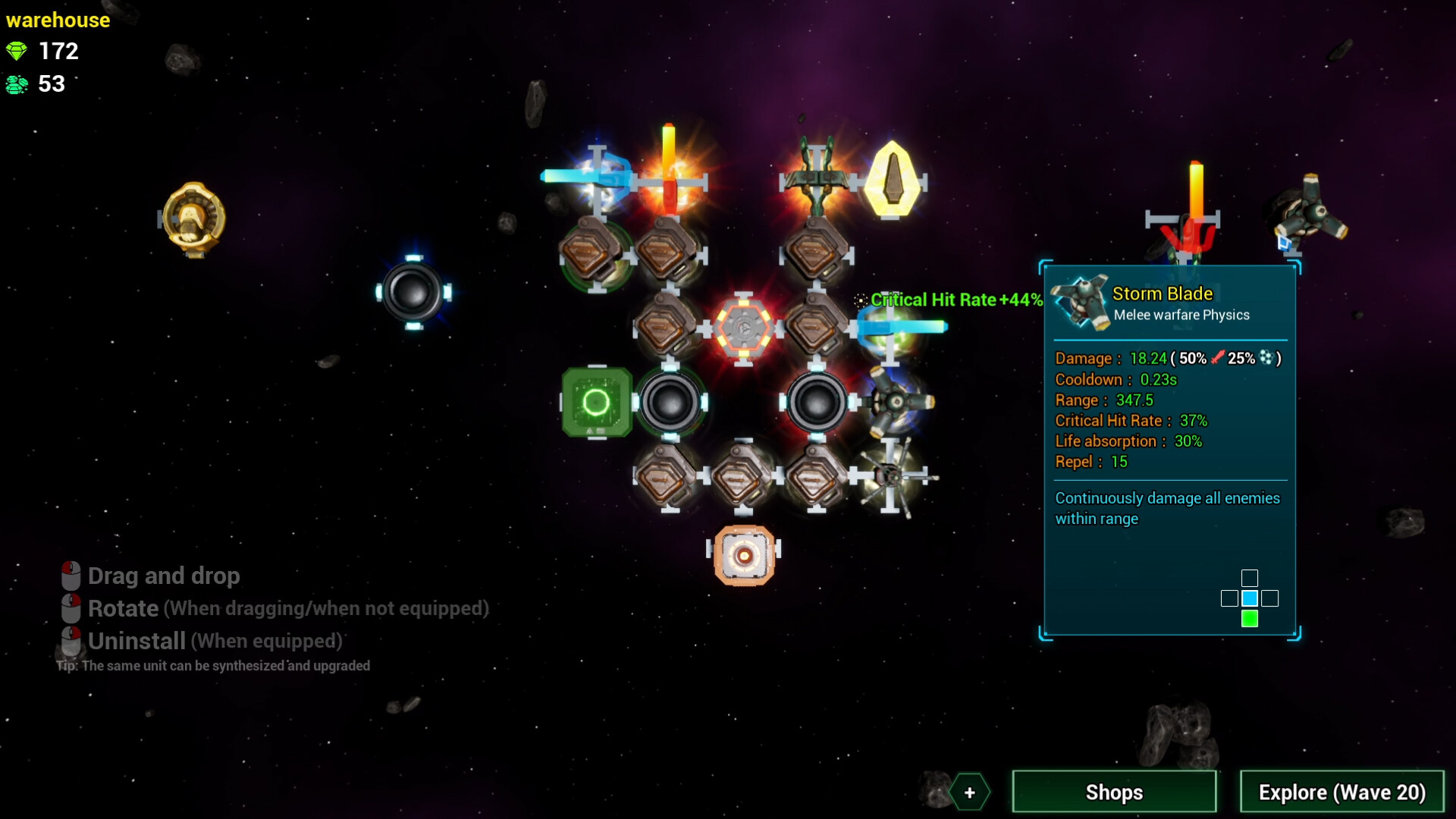Click the Critical Hit Rate +44% floating text
The height and width of the screenshot is (819, 1456).
click(x=954, y=300)
